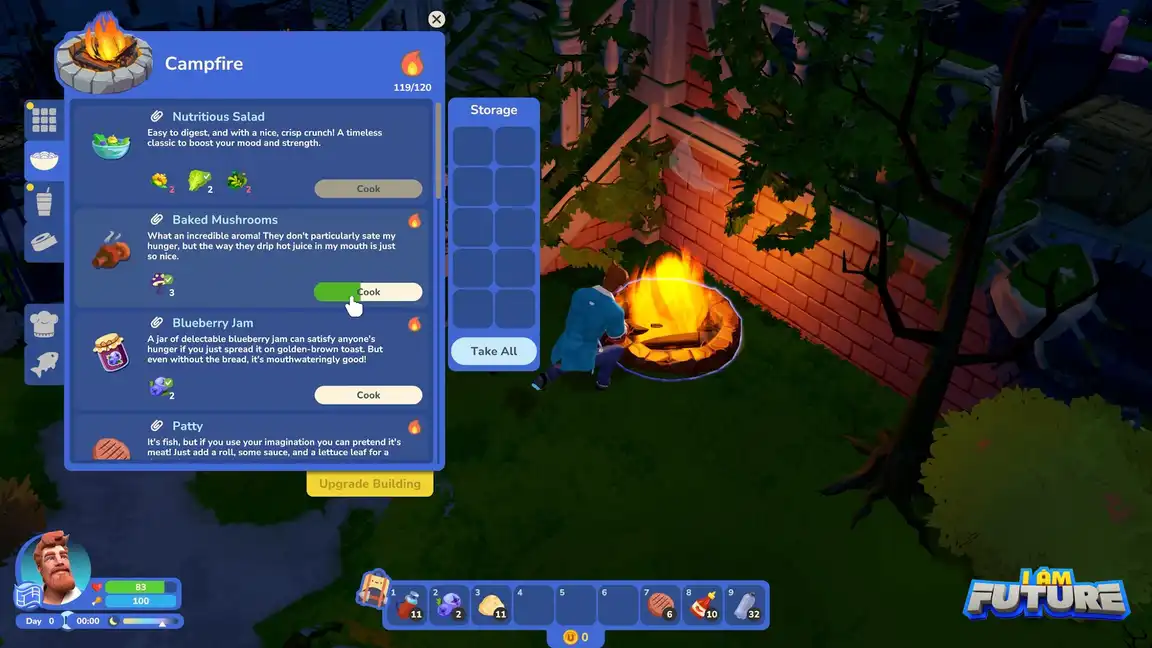Open the drinks cup category tab
The width and height of the screenshot is (1152, 648).
(44, 201)
